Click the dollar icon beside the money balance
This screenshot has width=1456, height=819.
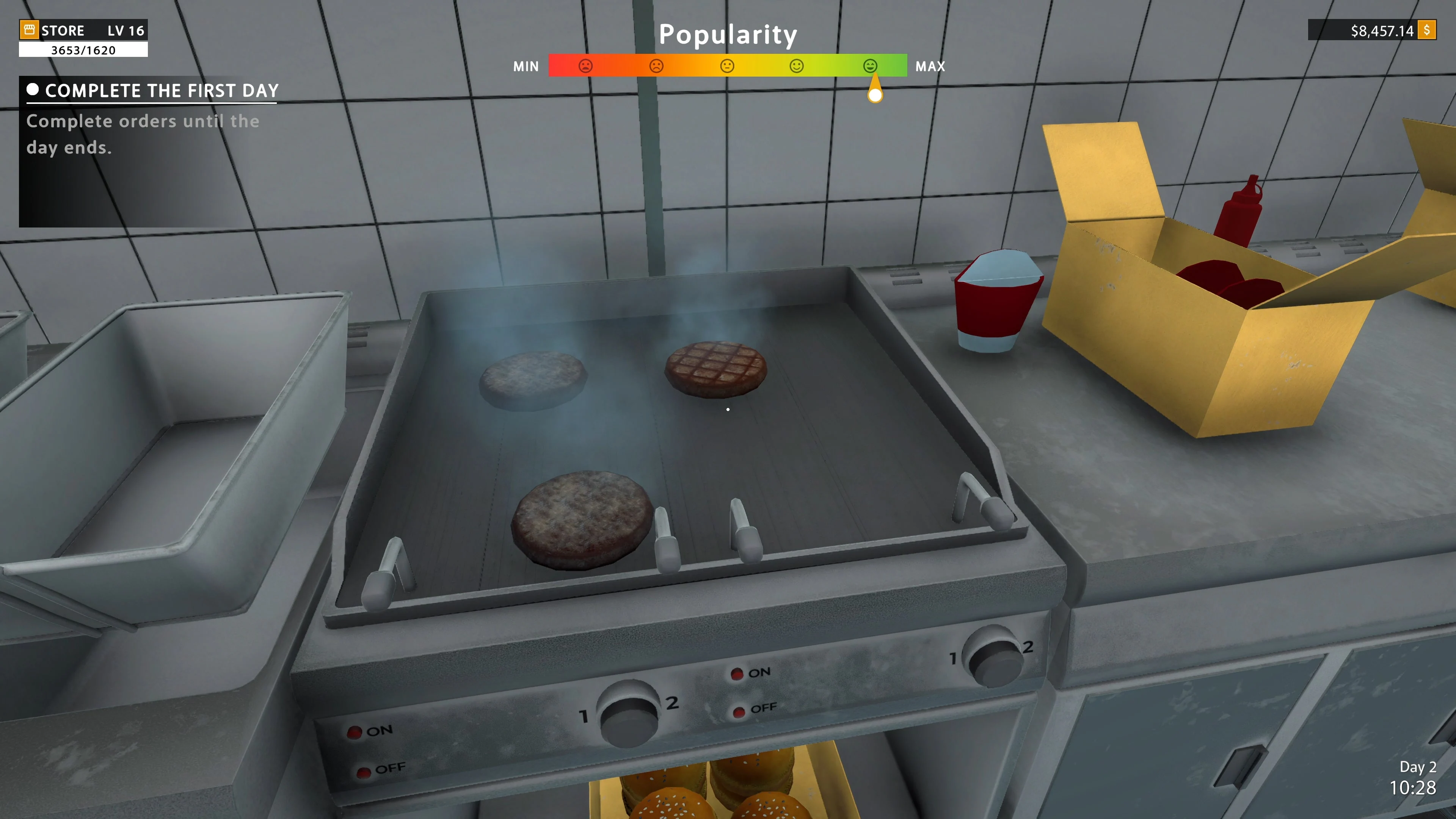(x=1431, y=30)
